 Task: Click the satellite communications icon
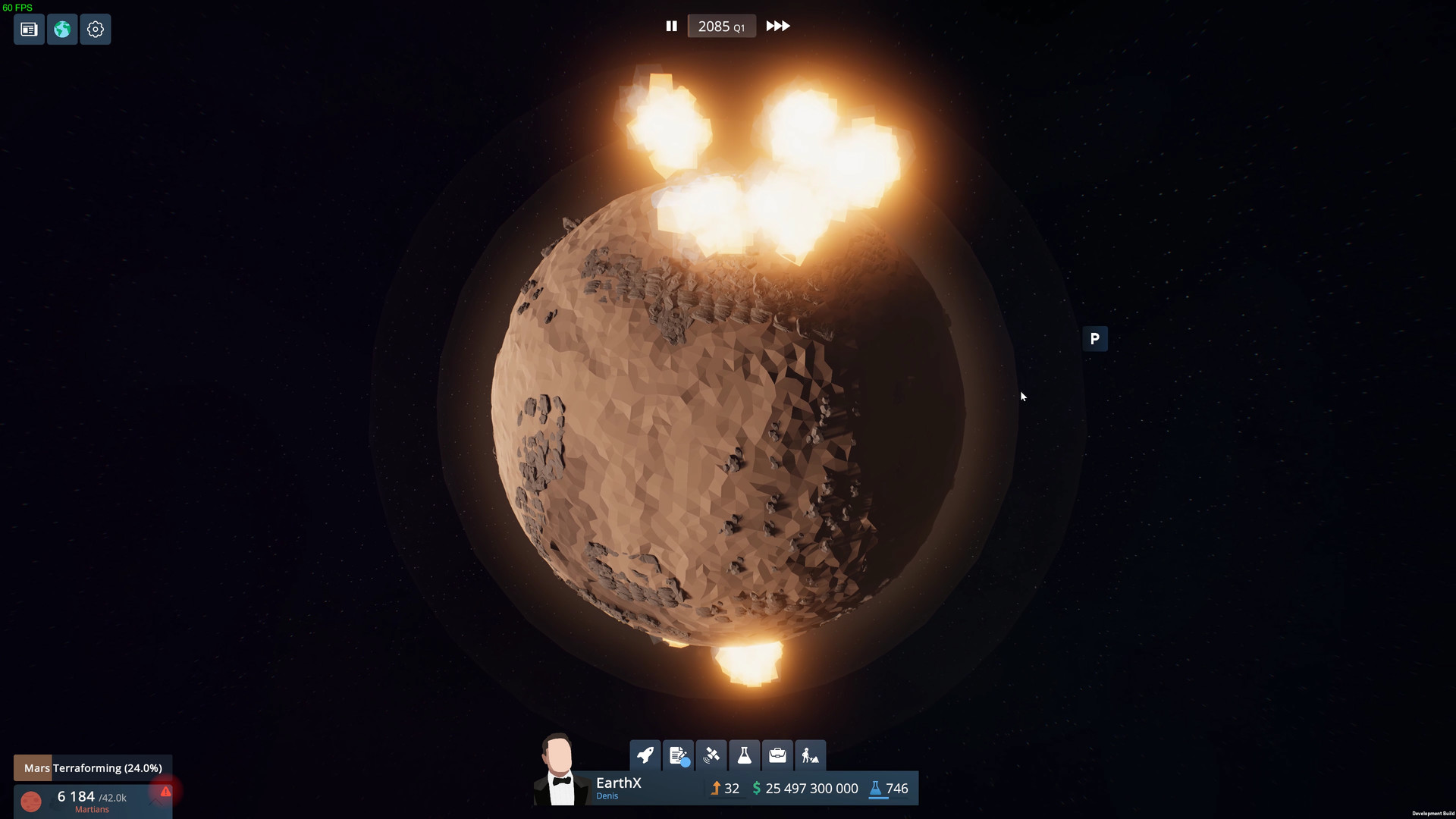[x=712, y=755]
